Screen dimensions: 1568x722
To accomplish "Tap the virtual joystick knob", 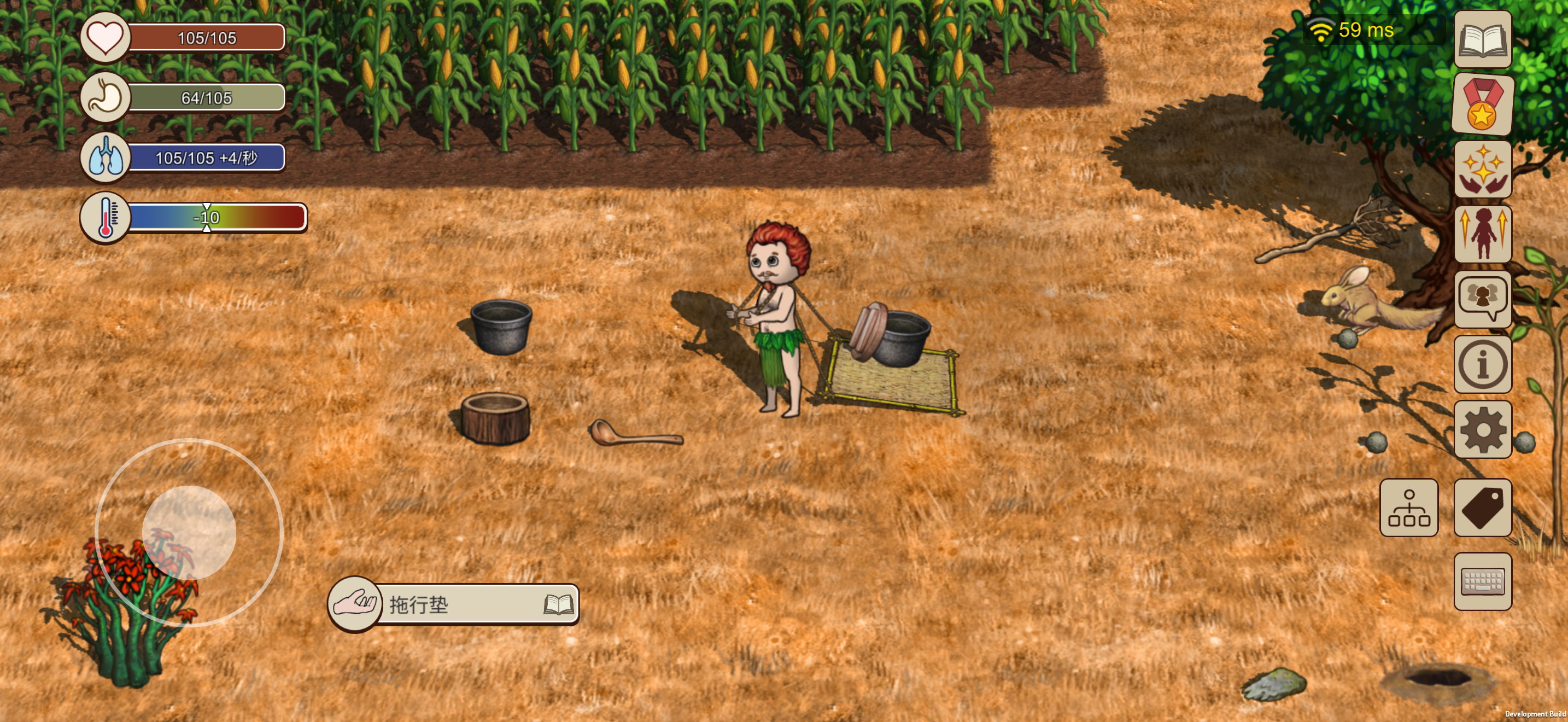I will pyautogui.click(x=189, y=533).
